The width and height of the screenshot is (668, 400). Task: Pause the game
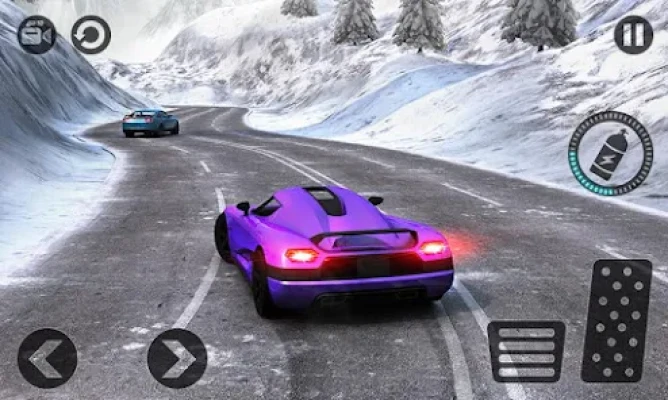(633, 35)
